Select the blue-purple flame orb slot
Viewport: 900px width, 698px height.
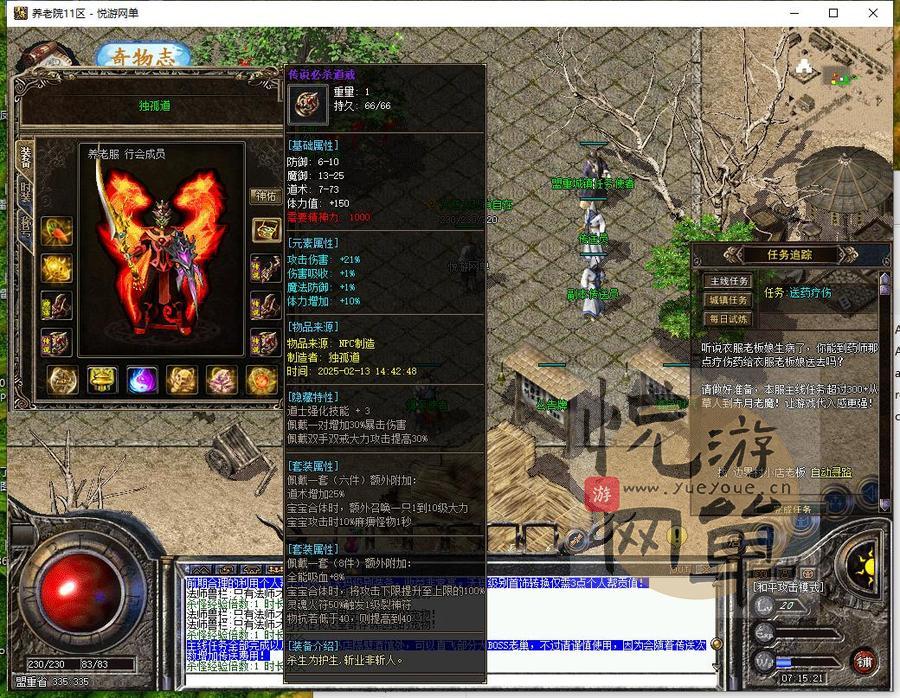click(141, 380)
